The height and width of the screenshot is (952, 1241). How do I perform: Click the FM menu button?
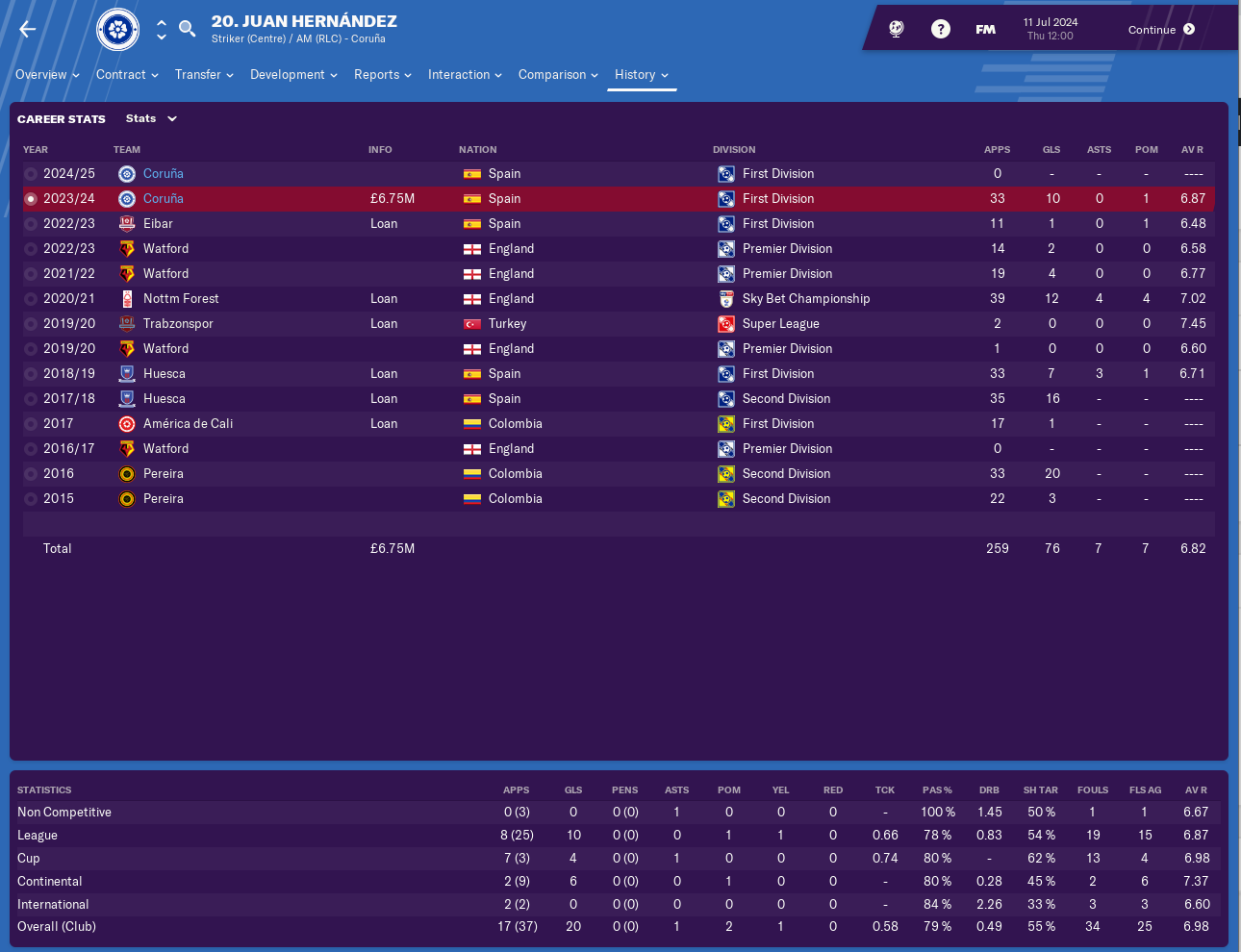tap(985, 30)
